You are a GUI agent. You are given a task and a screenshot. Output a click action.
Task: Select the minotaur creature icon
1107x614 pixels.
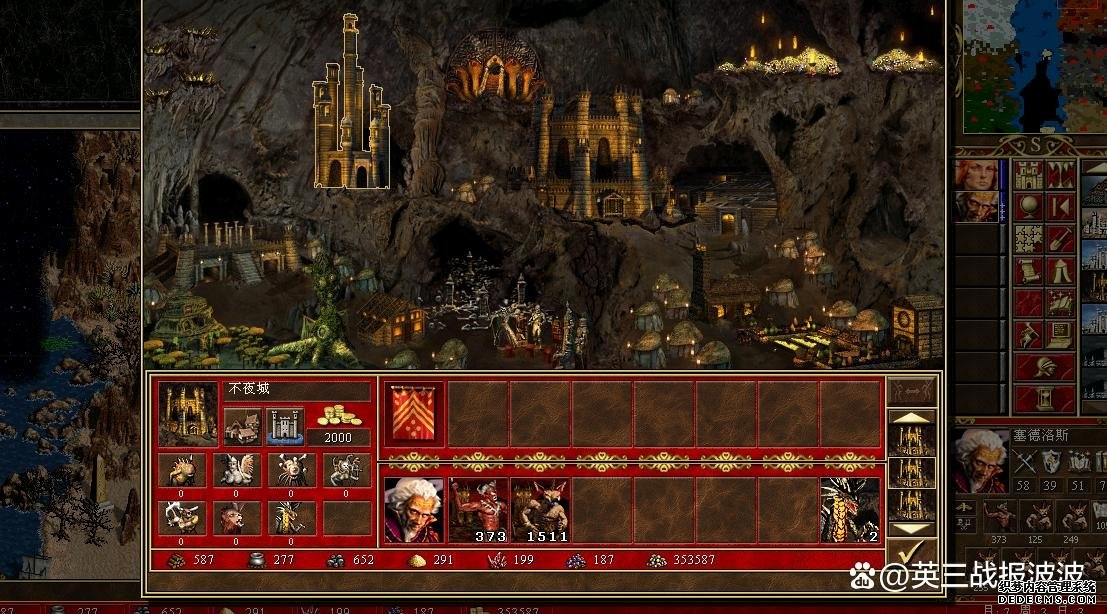click(x=182, y=518)
